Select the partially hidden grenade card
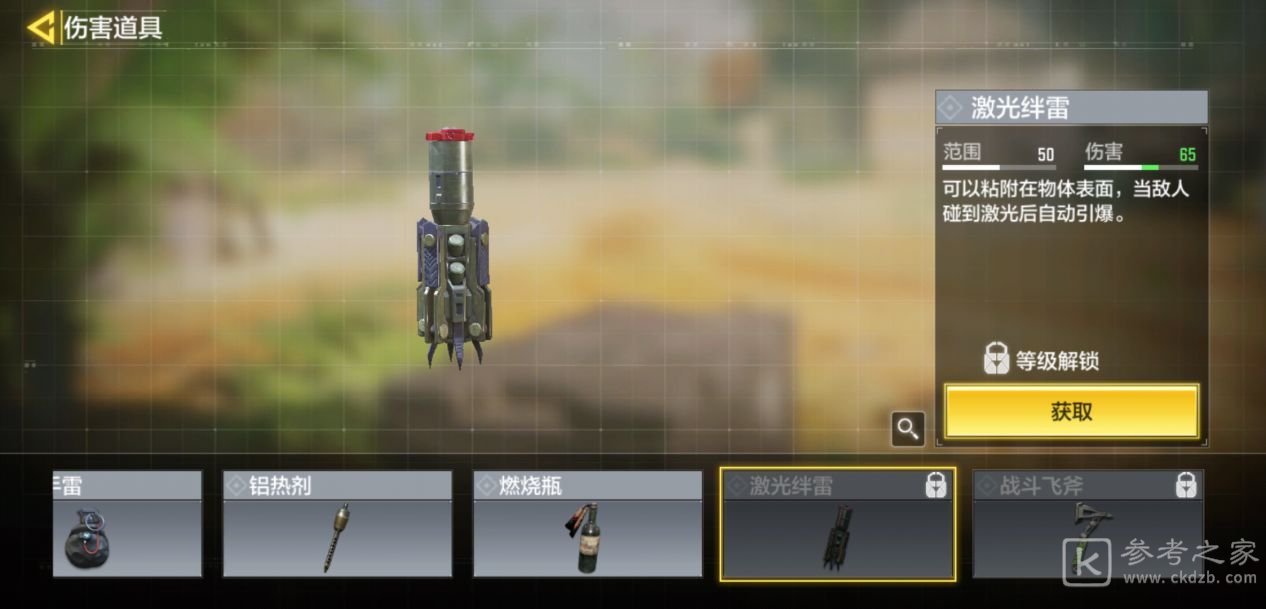Screen dimensions: 1266x609 [x=127, y=525]
